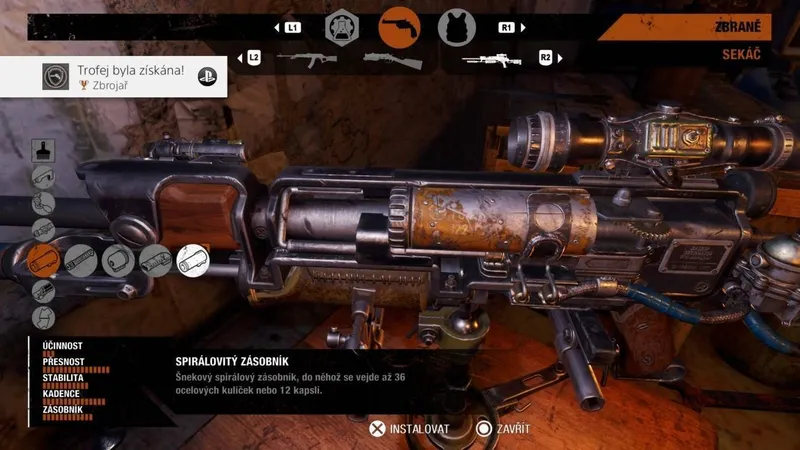The image size is (800, 450).
Task: Pick the second magazine option
Action: click(81, 261)
